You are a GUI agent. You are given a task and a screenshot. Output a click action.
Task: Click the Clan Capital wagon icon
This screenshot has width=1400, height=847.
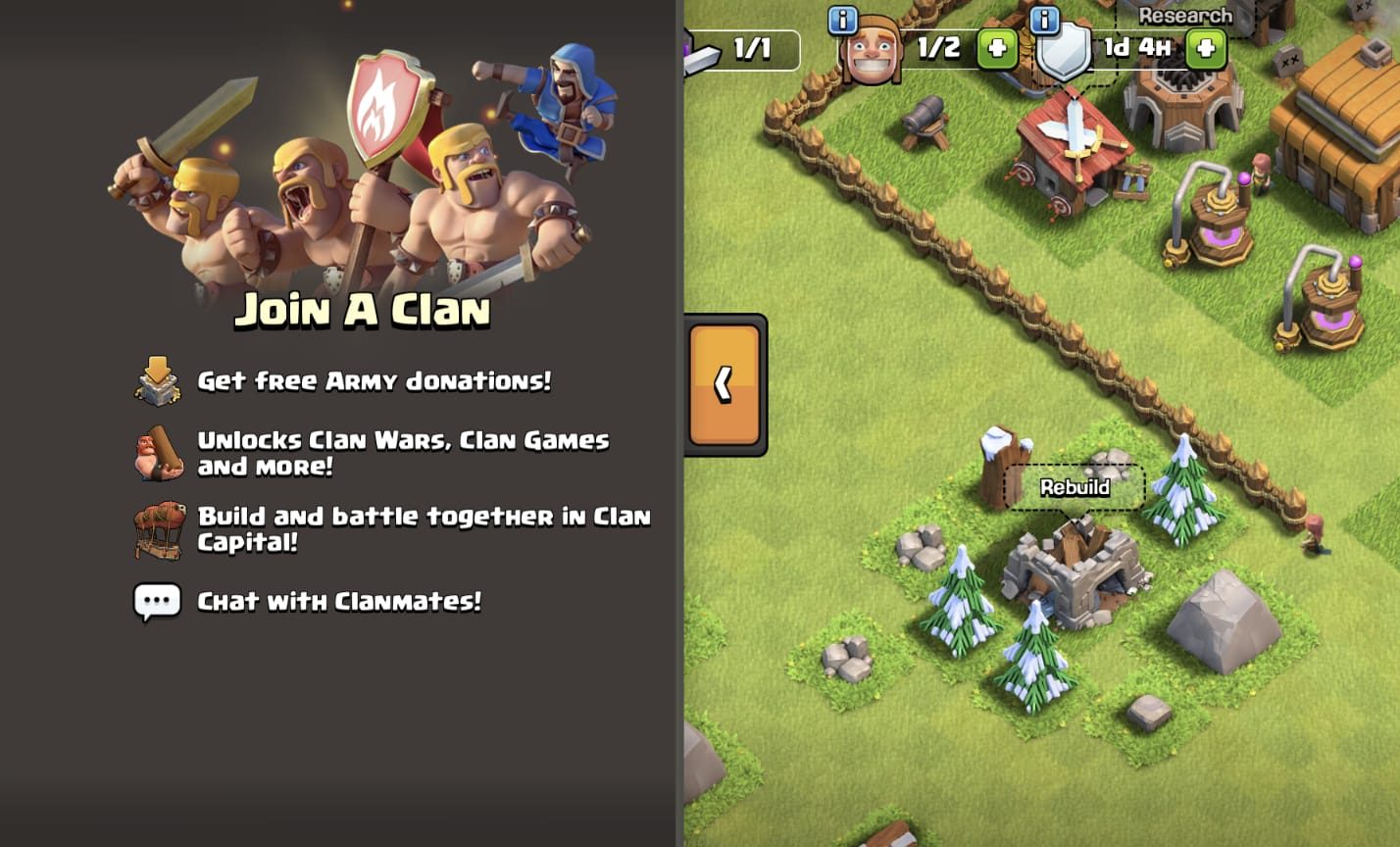point(160,529)
